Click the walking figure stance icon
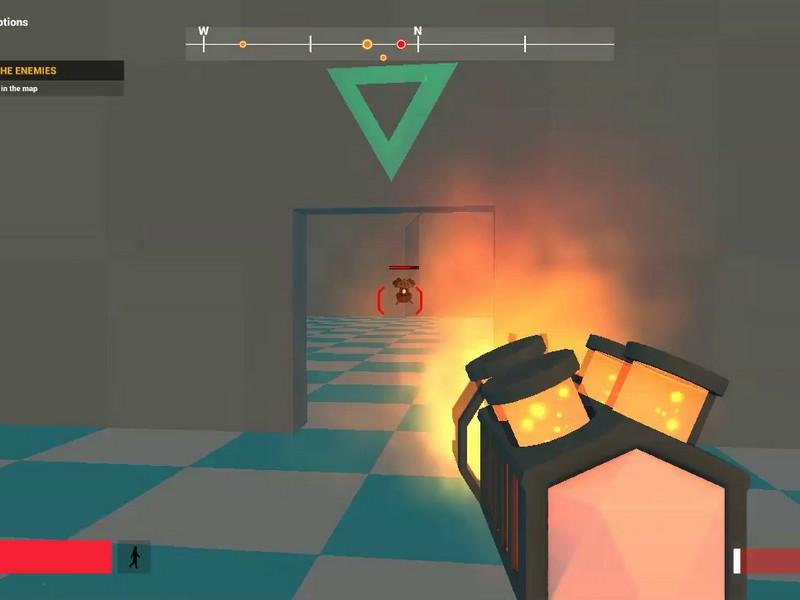Viewport: 800px width, 600px height. pos(134,558)
